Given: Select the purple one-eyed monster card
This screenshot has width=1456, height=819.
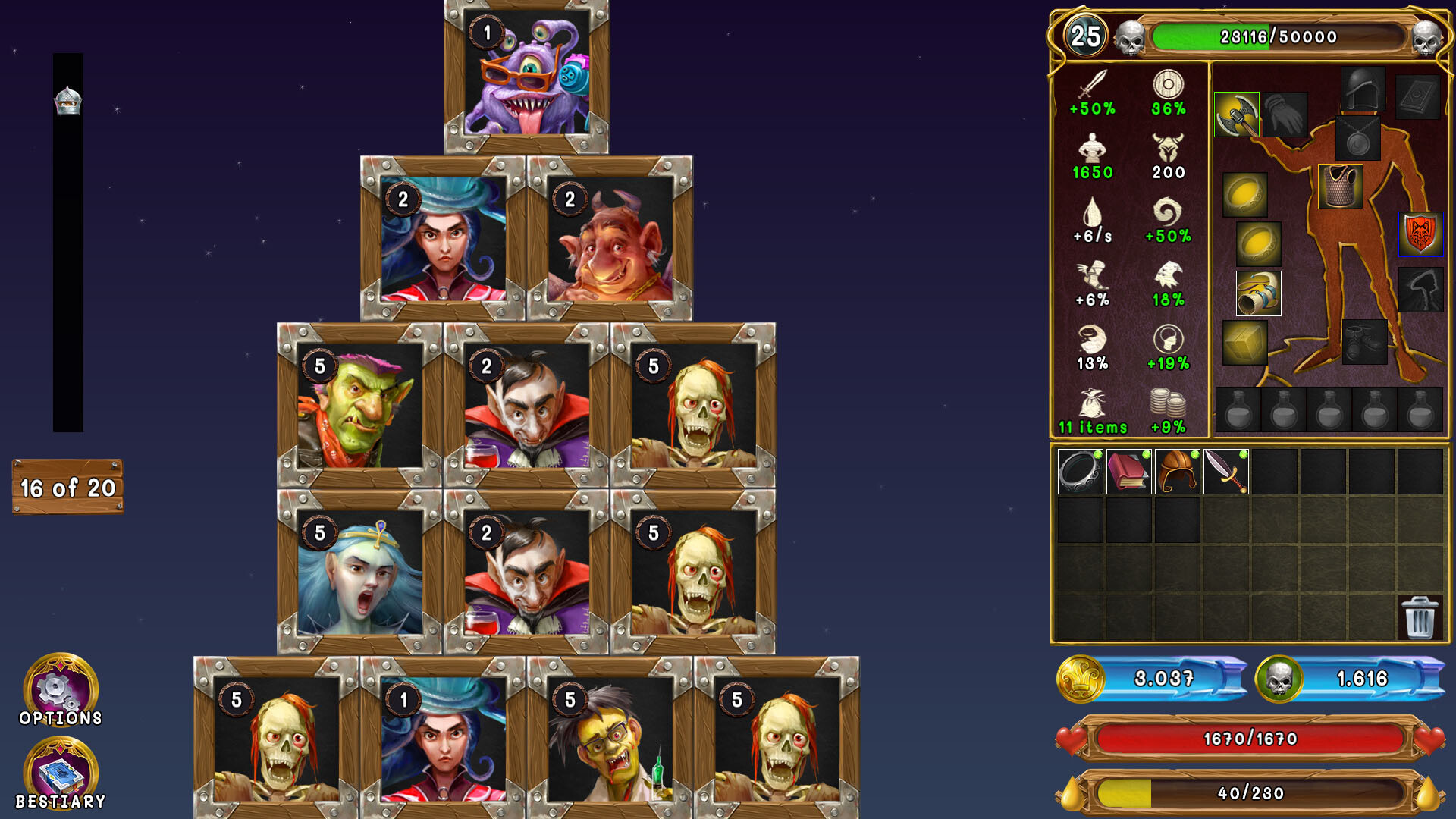Looking at the screenshot, I should [526, 77].
